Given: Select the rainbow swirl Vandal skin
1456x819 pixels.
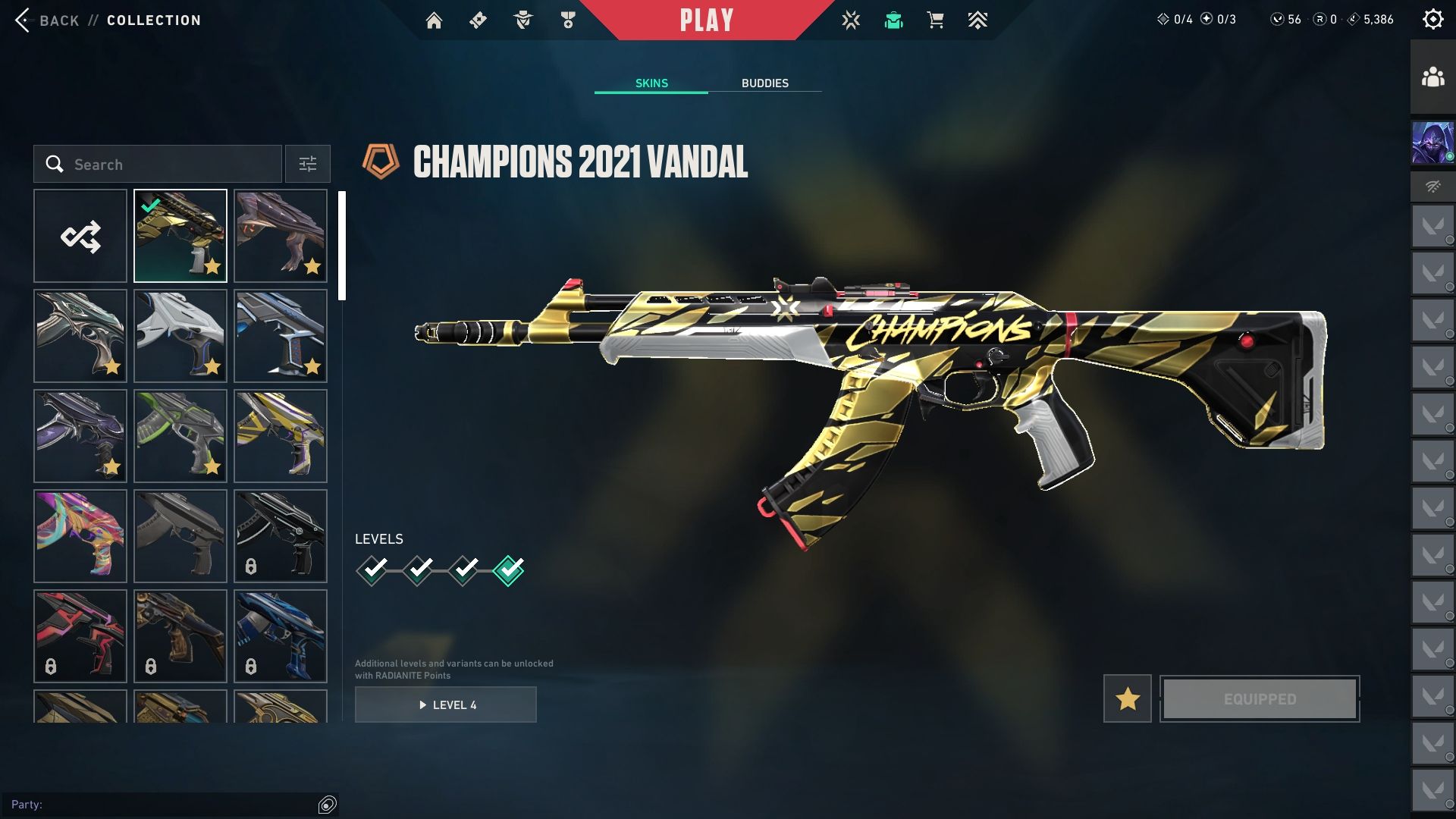Looking at the screenshot, I should [80, 536].
